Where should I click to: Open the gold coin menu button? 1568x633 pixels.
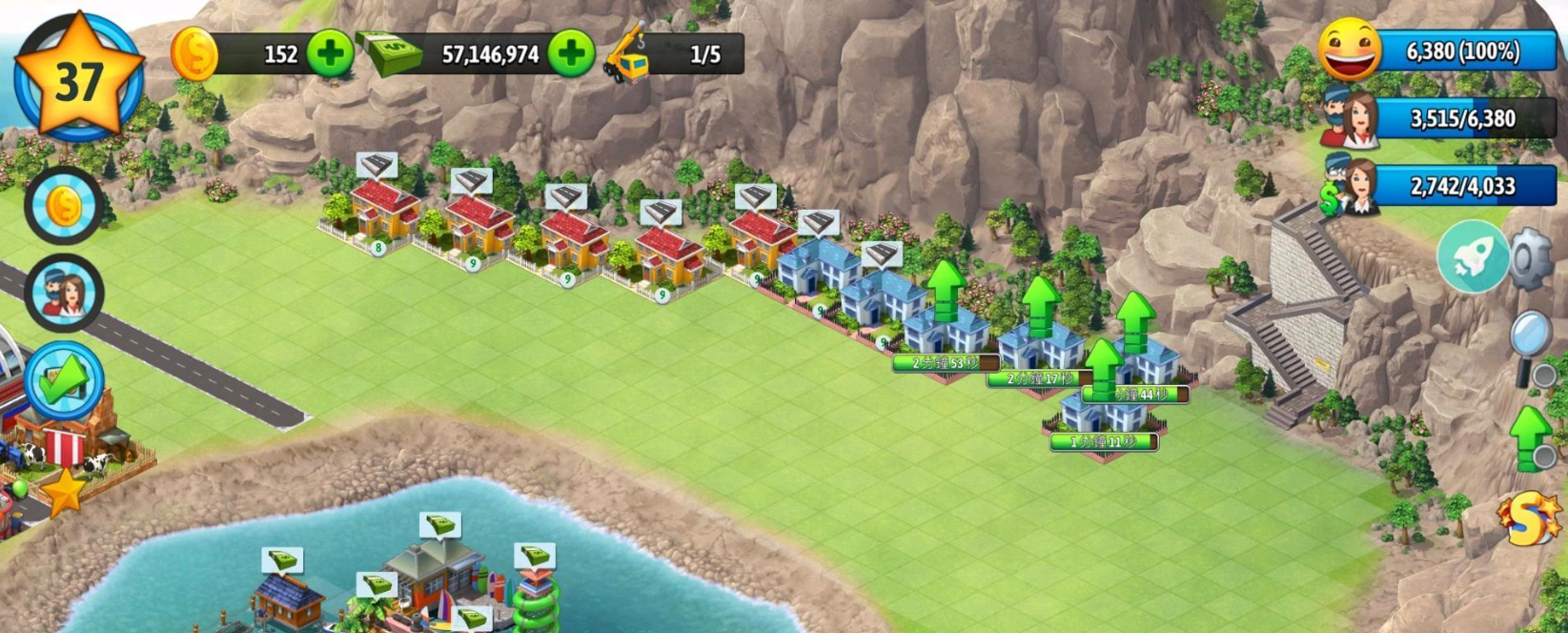(64, 206)
